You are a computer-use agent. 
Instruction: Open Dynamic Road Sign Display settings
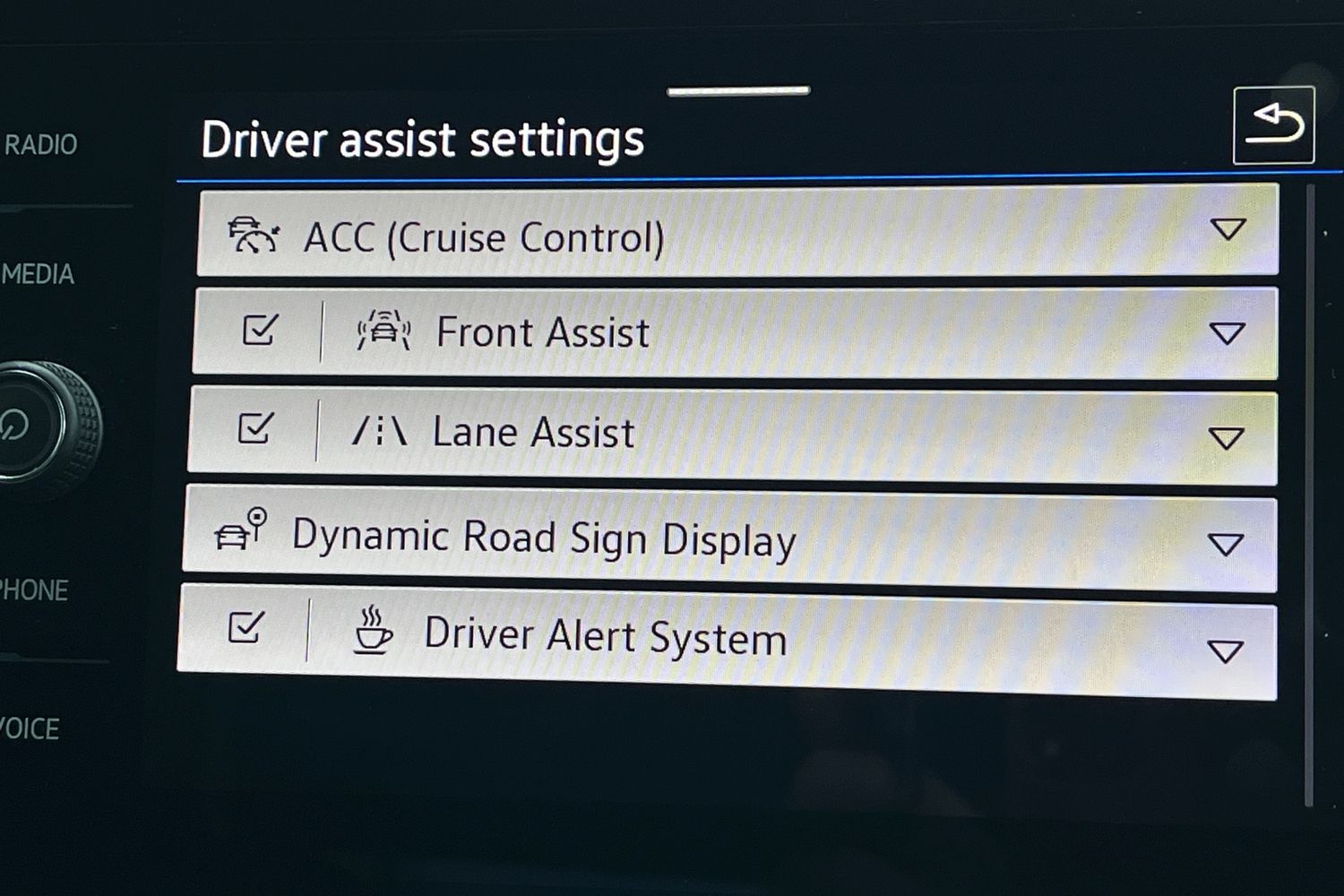coord(543,538)
